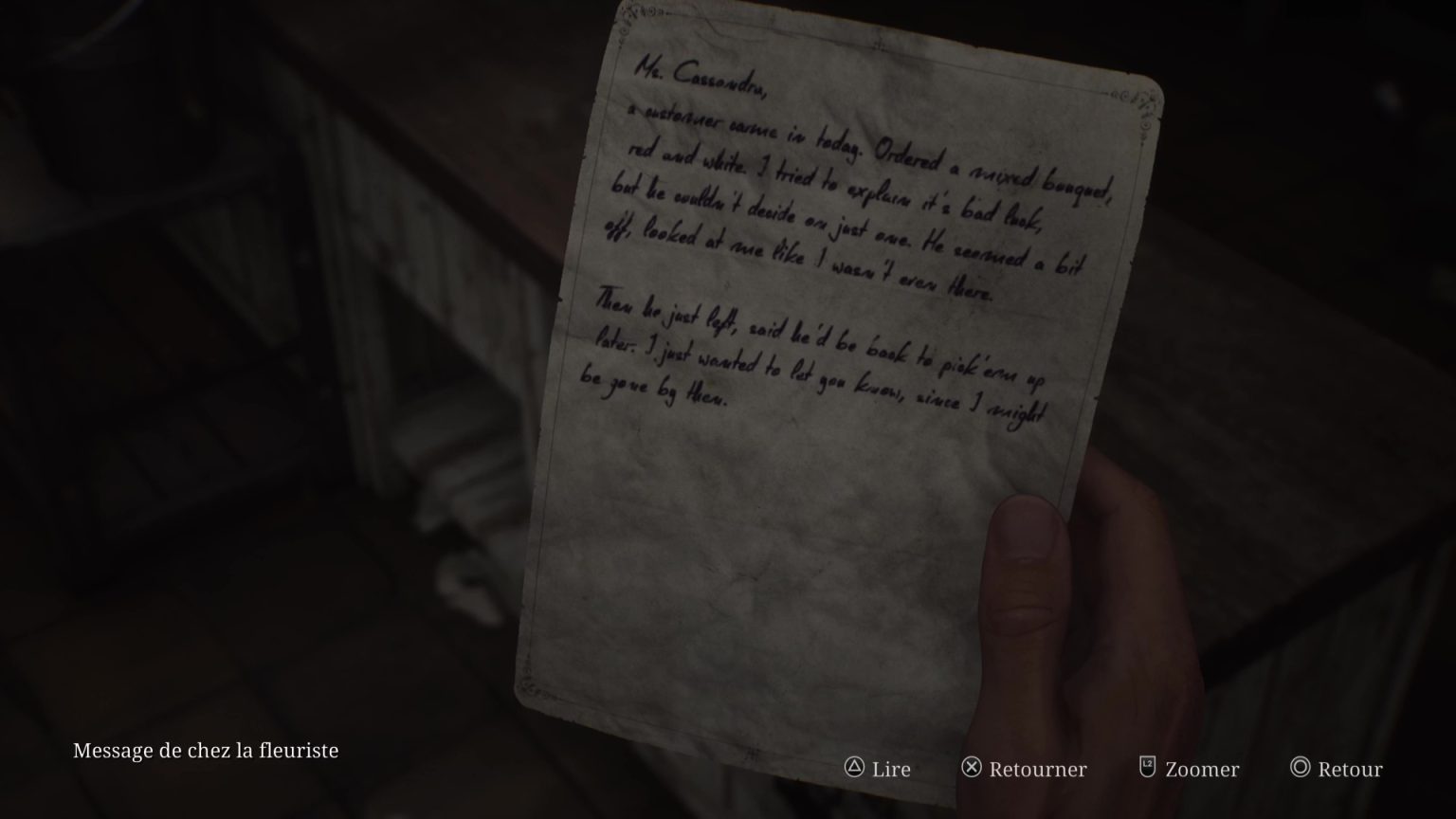This screenshot has height=819, width=1456.
Task: Click the ornament mark at the note's bottom edge
Action: click(x=754, y=754)
